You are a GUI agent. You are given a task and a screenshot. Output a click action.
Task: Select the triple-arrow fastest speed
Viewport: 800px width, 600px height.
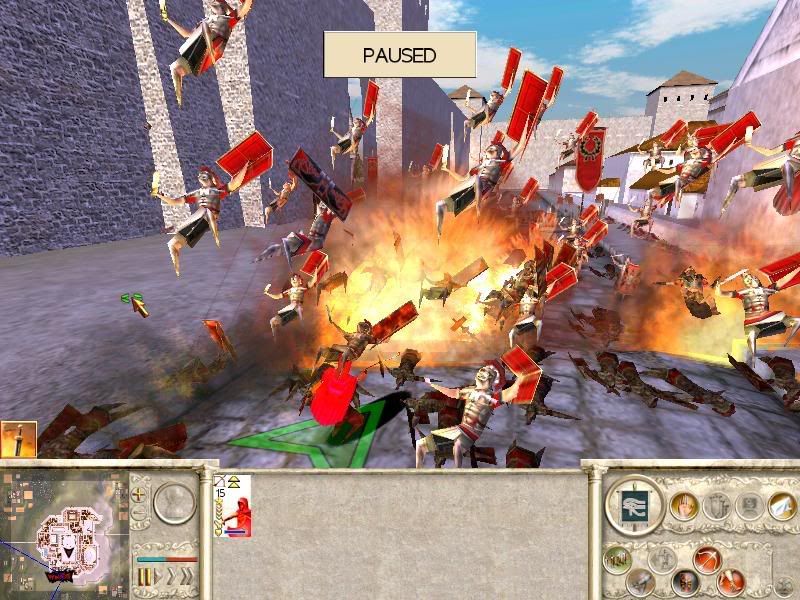(x=189, y=577)
